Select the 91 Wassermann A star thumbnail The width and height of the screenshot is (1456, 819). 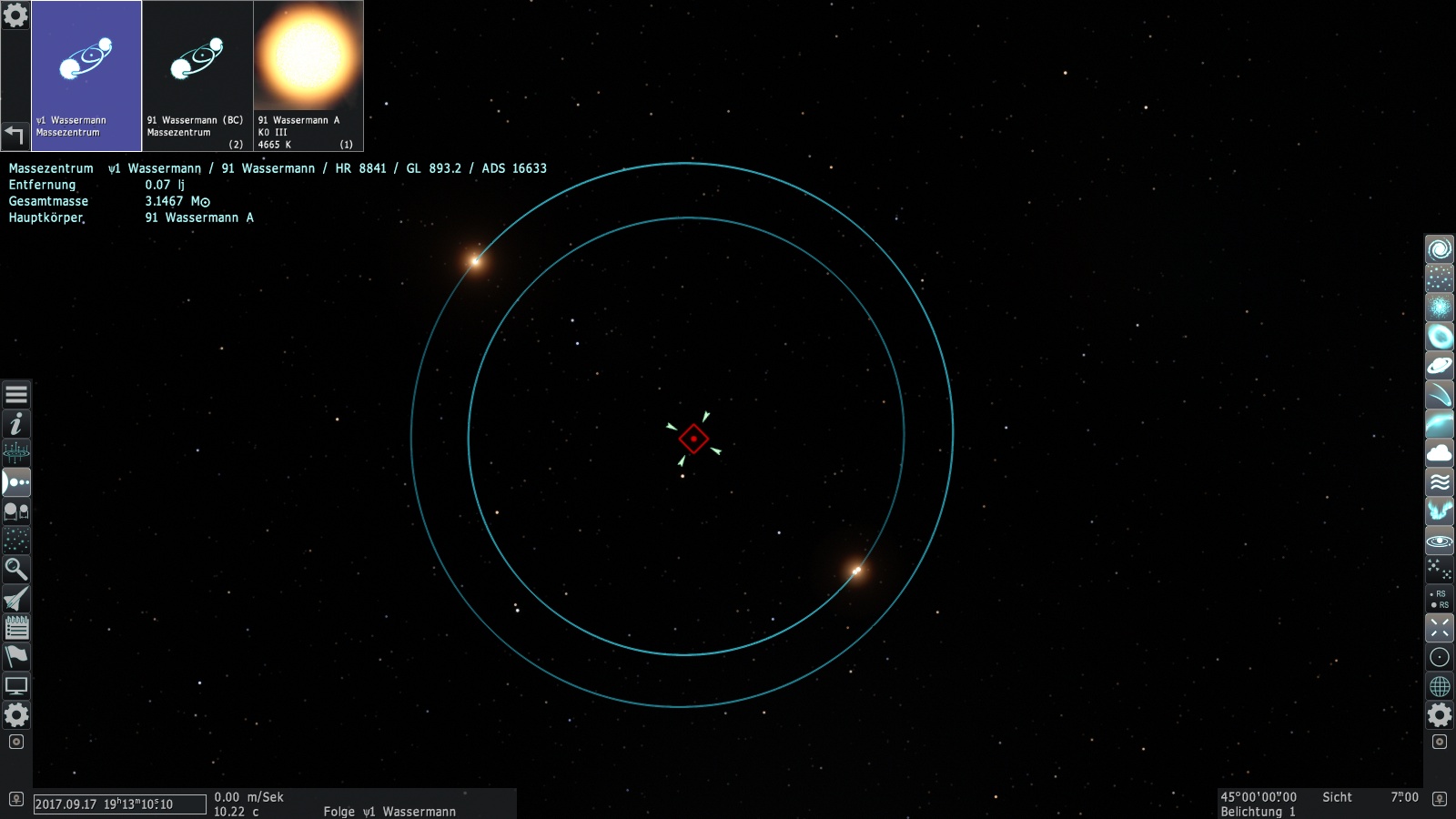click(308, 75)
